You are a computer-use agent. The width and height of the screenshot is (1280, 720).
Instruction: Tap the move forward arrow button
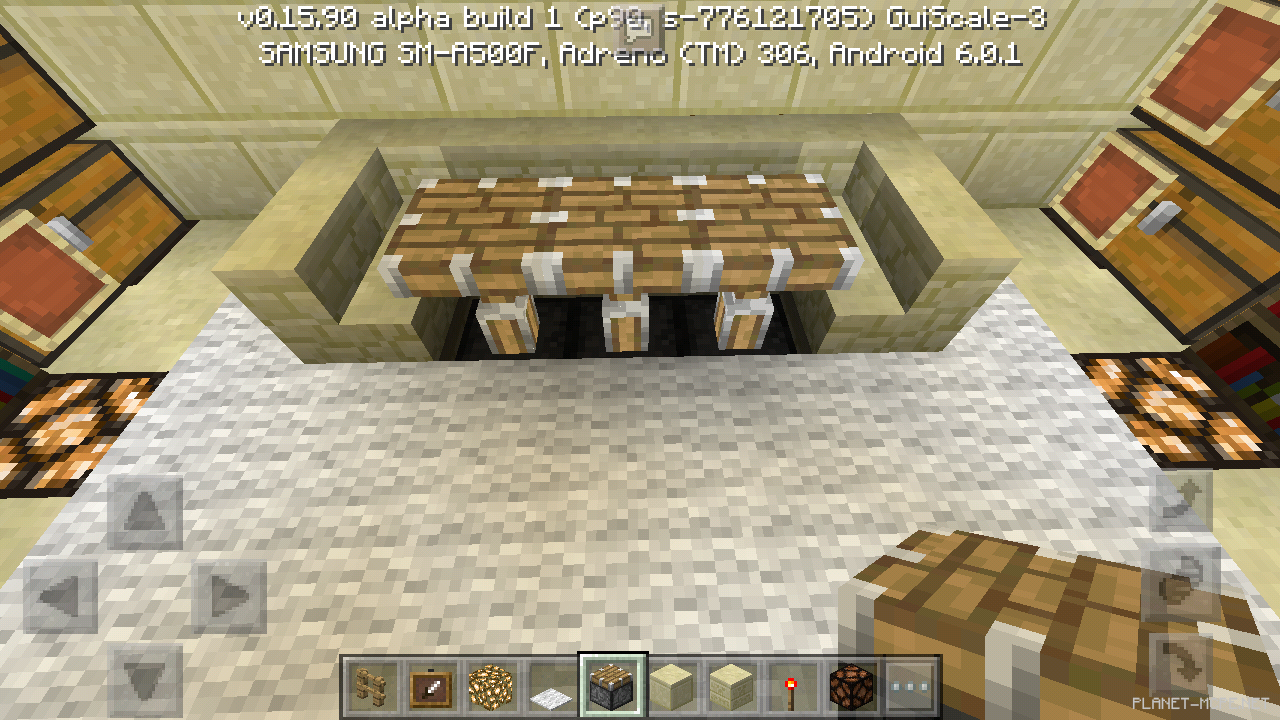coord(146,513)
